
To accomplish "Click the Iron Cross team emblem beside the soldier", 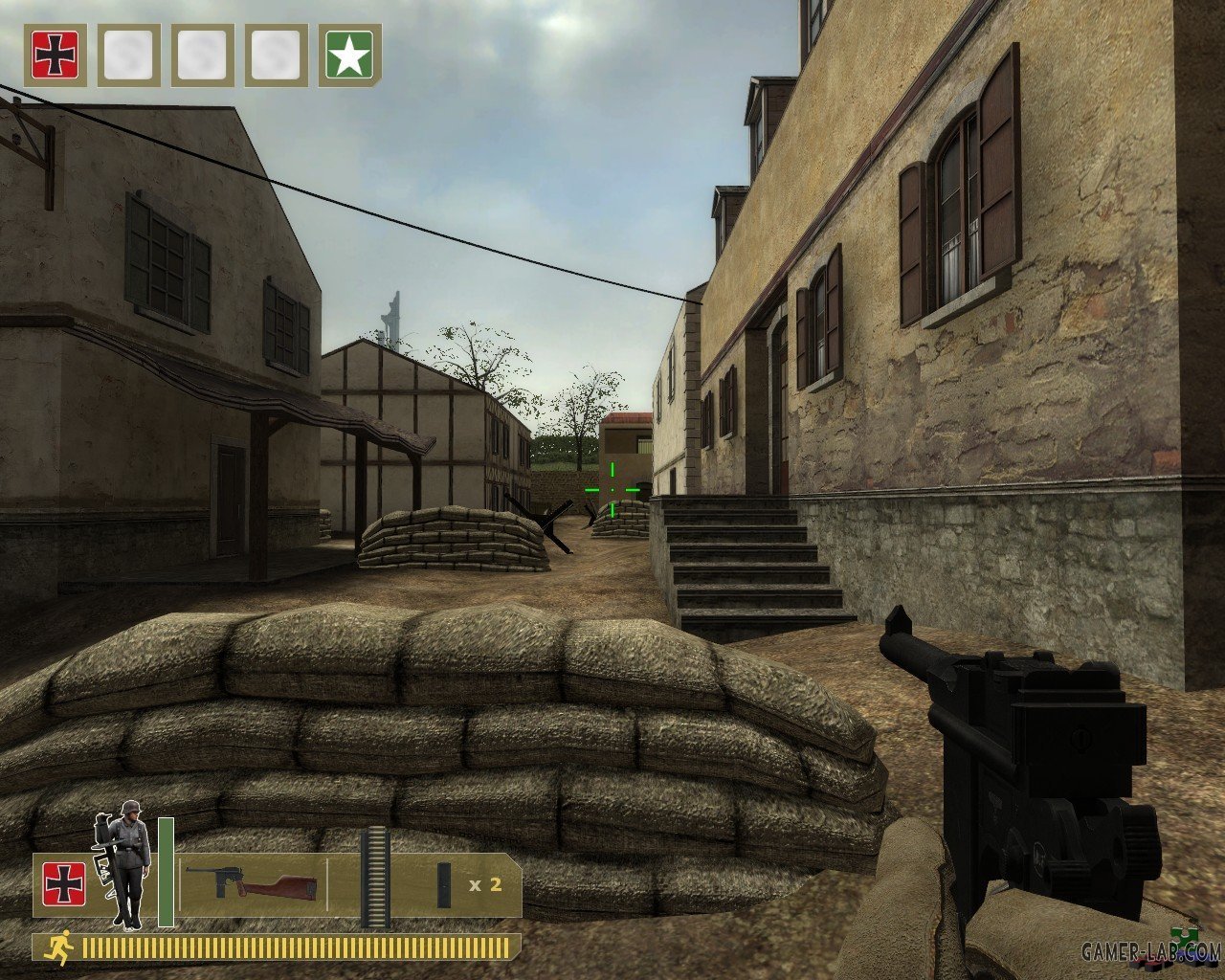I will click(64, 884).
